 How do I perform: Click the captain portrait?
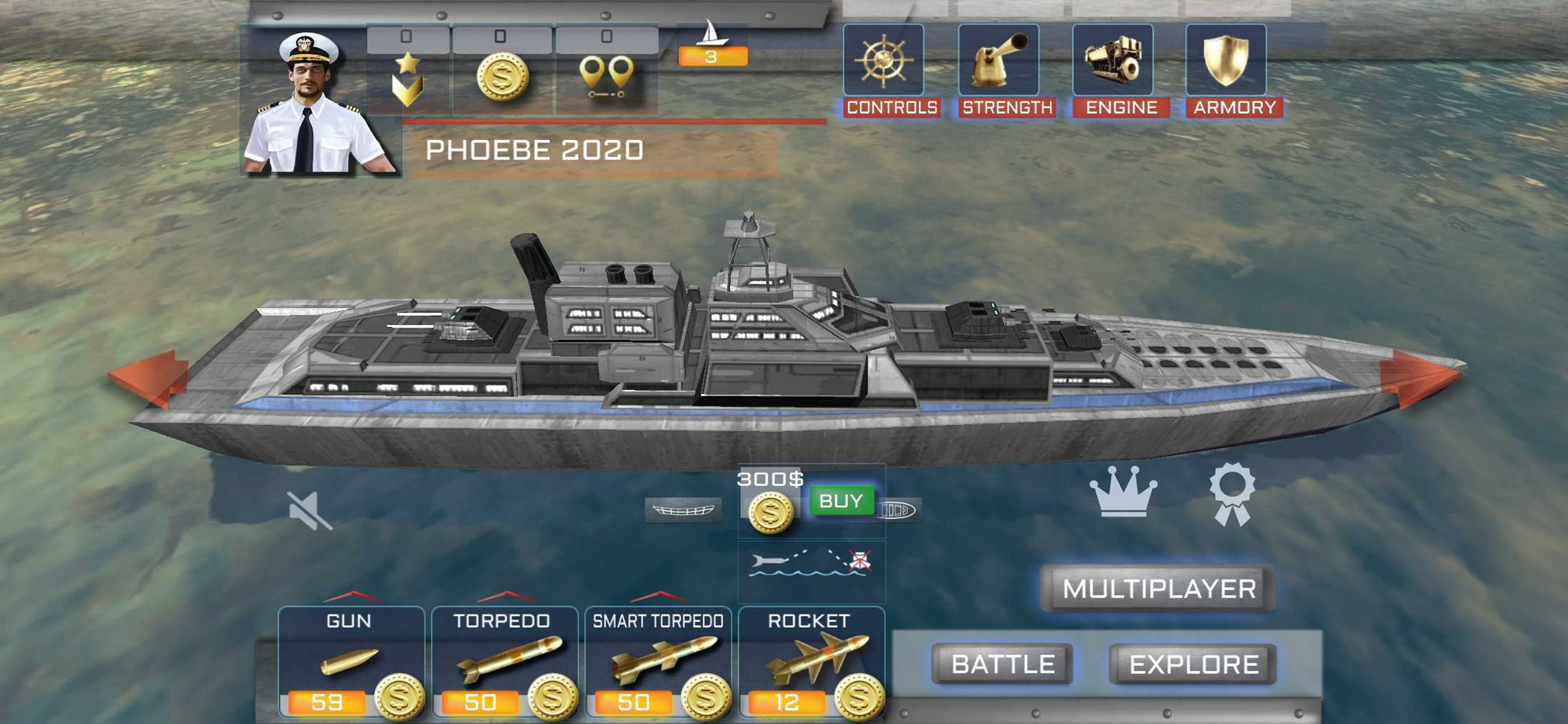[x=317, y=103]
